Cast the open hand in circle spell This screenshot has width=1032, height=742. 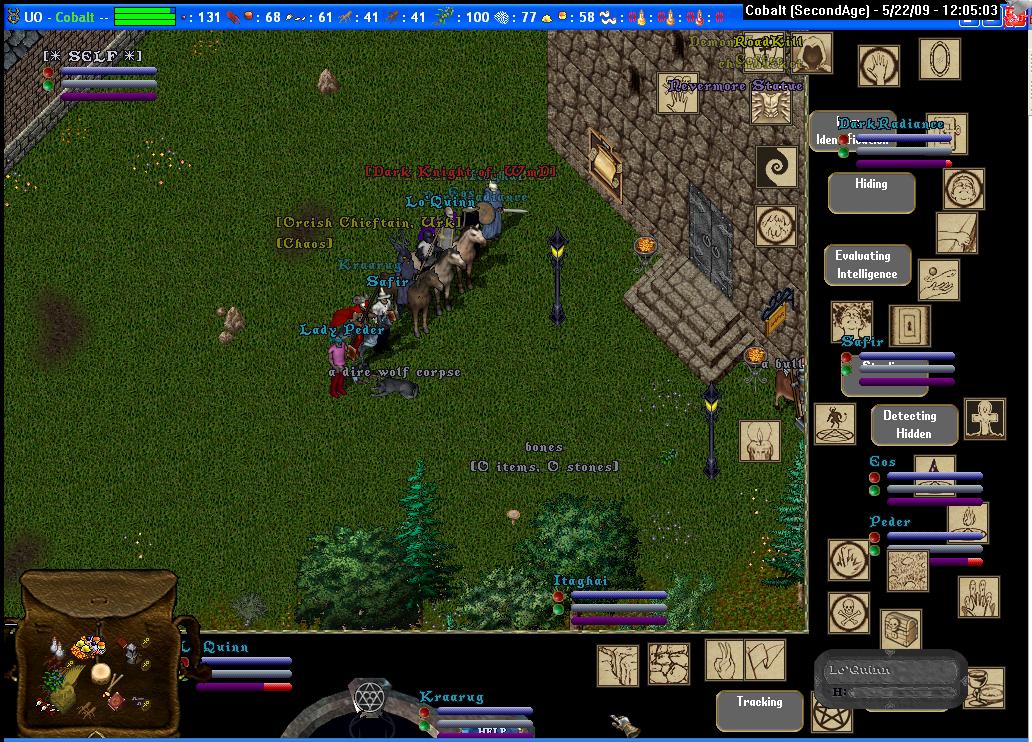(x=878, y=66)
